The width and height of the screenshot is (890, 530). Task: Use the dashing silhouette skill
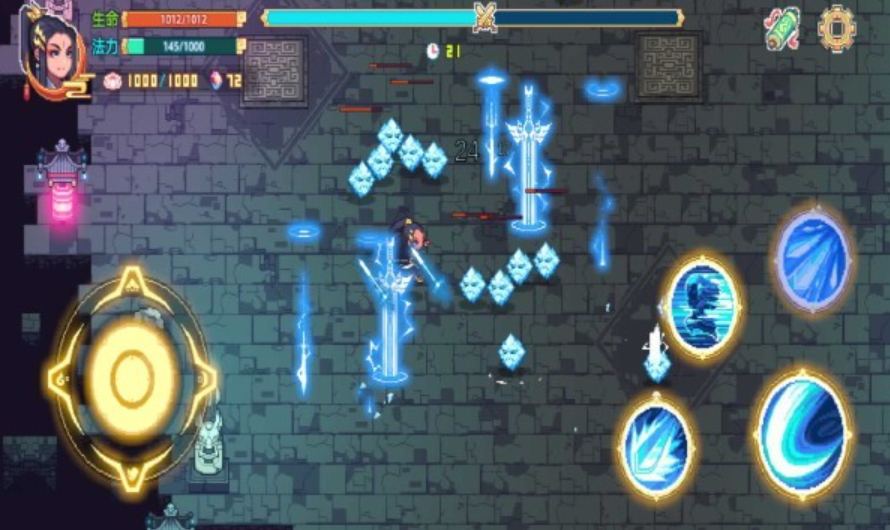pyautogui.click(x=702, y=305)
